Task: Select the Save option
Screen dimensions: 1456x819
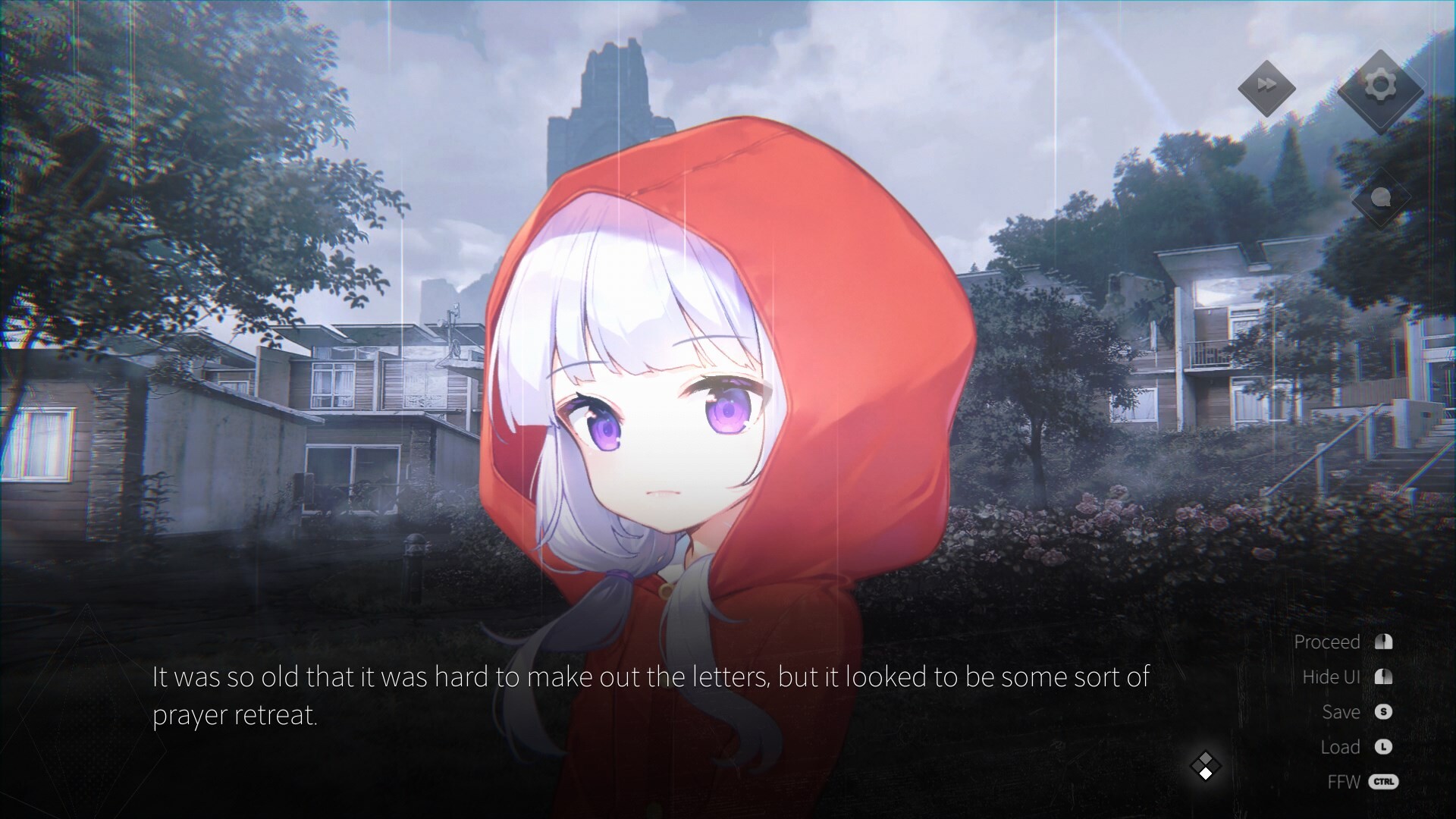Action: [1341, 712]
